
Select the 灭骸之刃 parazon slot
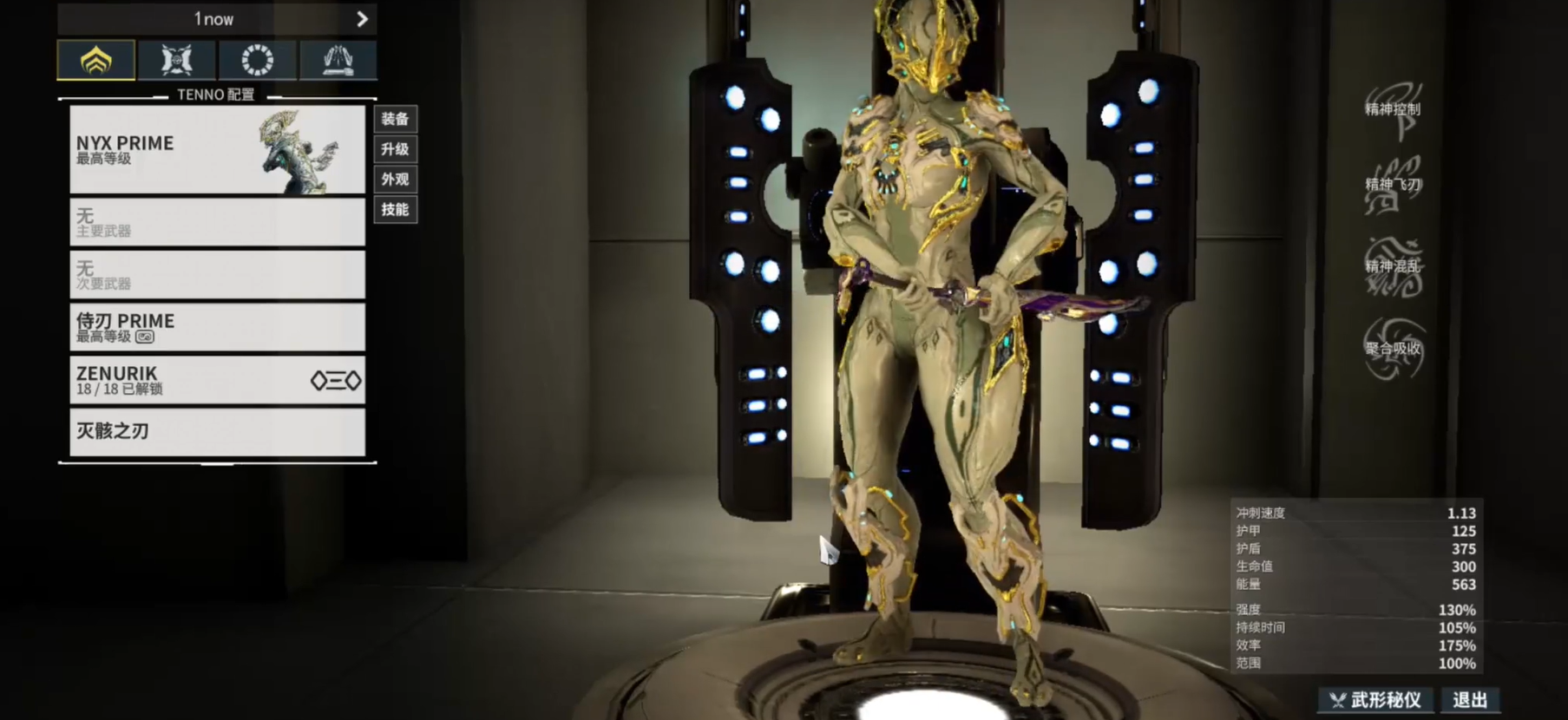(x=217, y=431)
